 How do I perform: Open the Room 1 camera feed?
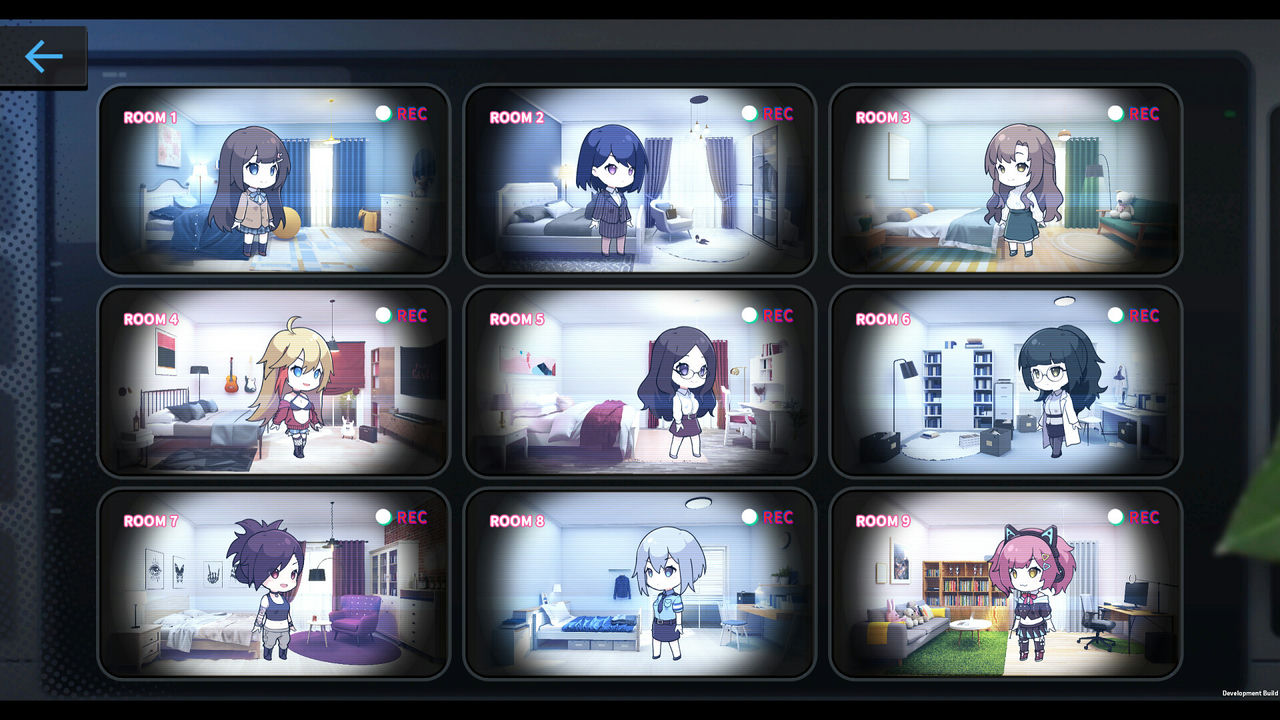click(273, 181)
